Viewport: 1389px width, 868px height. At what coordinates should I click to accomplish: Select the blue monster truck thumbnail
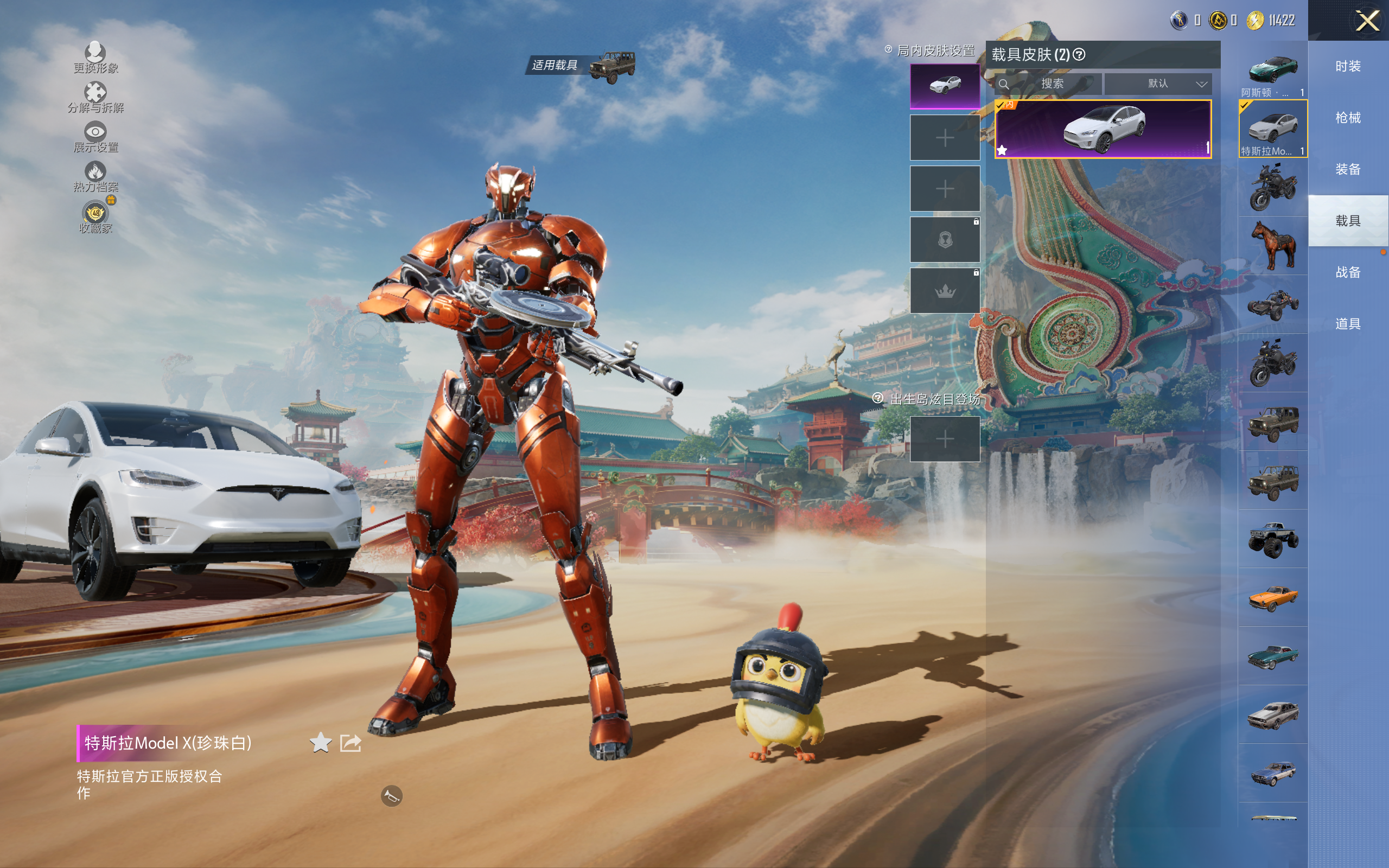click(x=1272, y=539)
